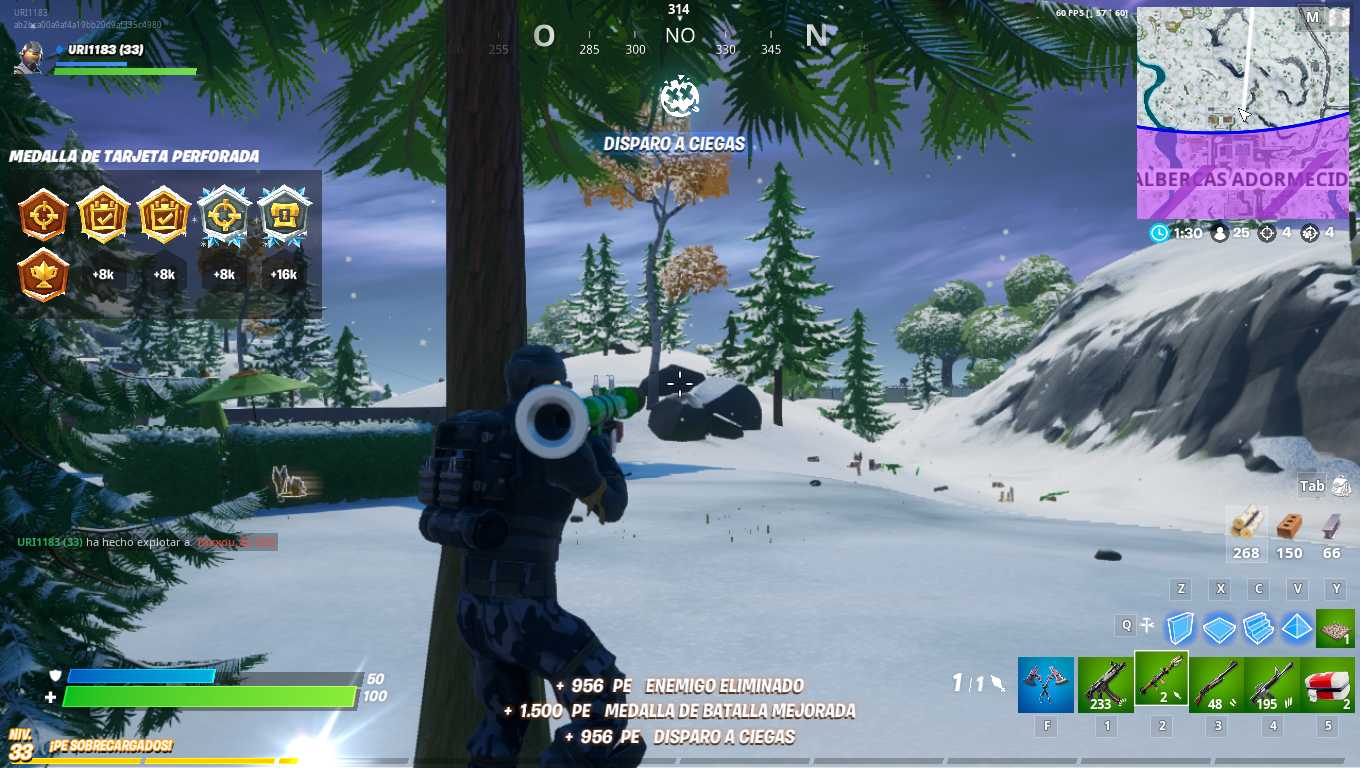Screen dimensions: 1360x768
Task: Click the player avatar beside URI1183
Action: pos(30,57)
